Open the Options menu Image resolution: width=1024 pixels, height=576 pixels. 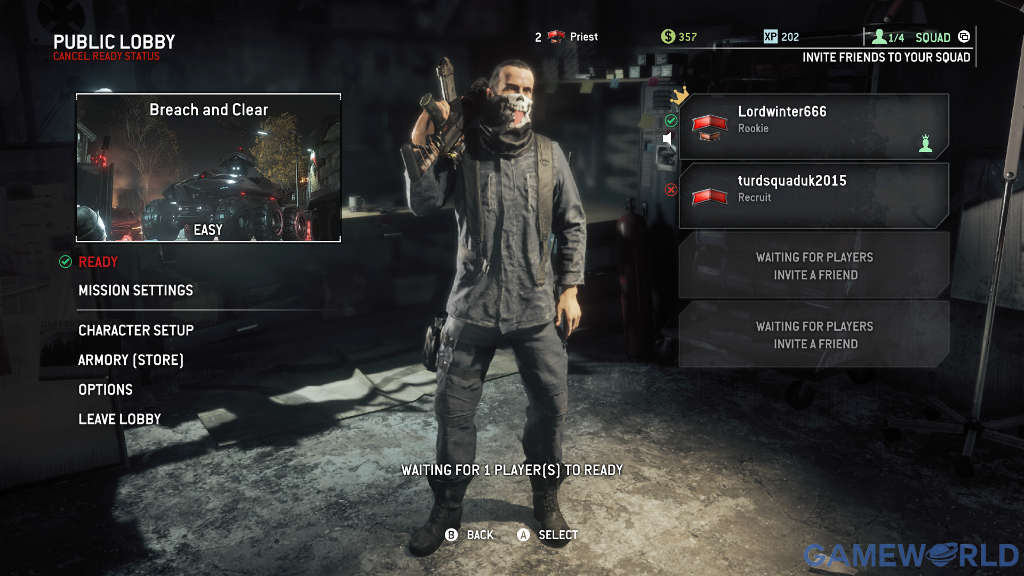tap(105, 389)
